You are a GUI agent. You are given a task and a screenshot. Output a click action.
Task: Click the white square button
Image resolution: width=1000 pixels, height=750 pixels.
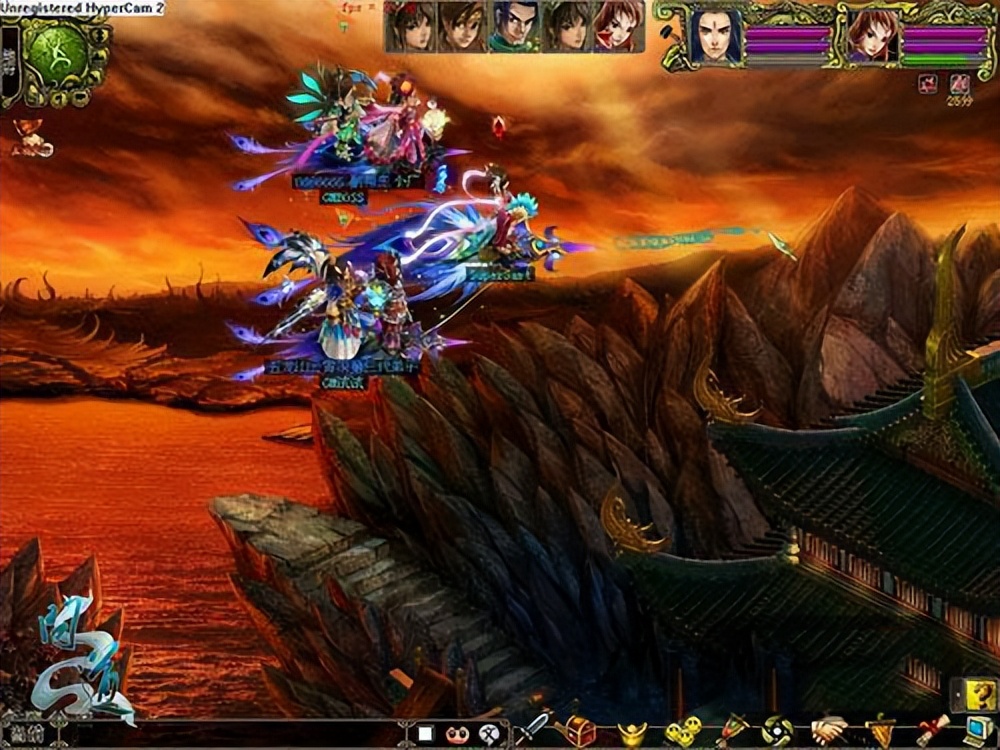click(425, 733)
